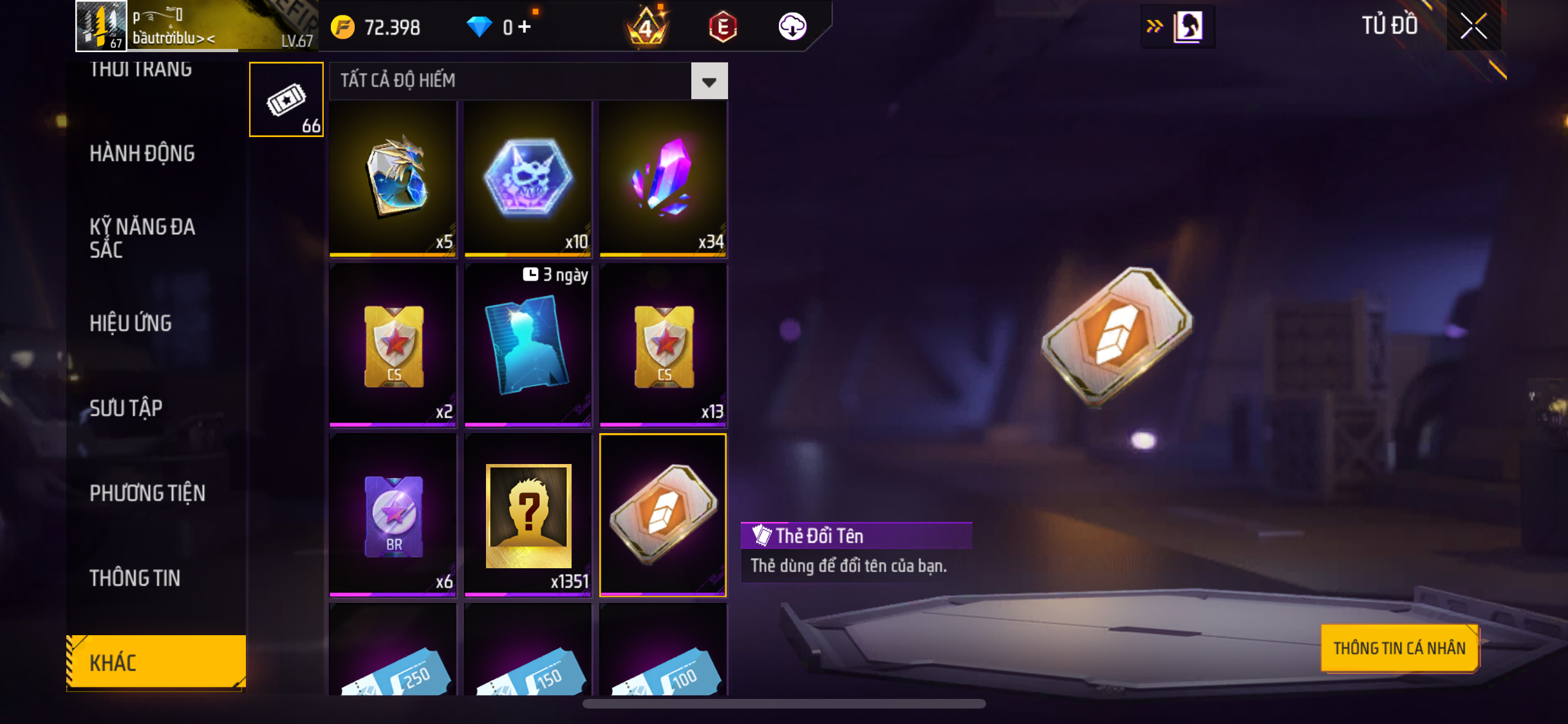Viewport: 1568px width, 724px height.
Task: Select the Khác category tab
Action: click(x=156, y=662)
